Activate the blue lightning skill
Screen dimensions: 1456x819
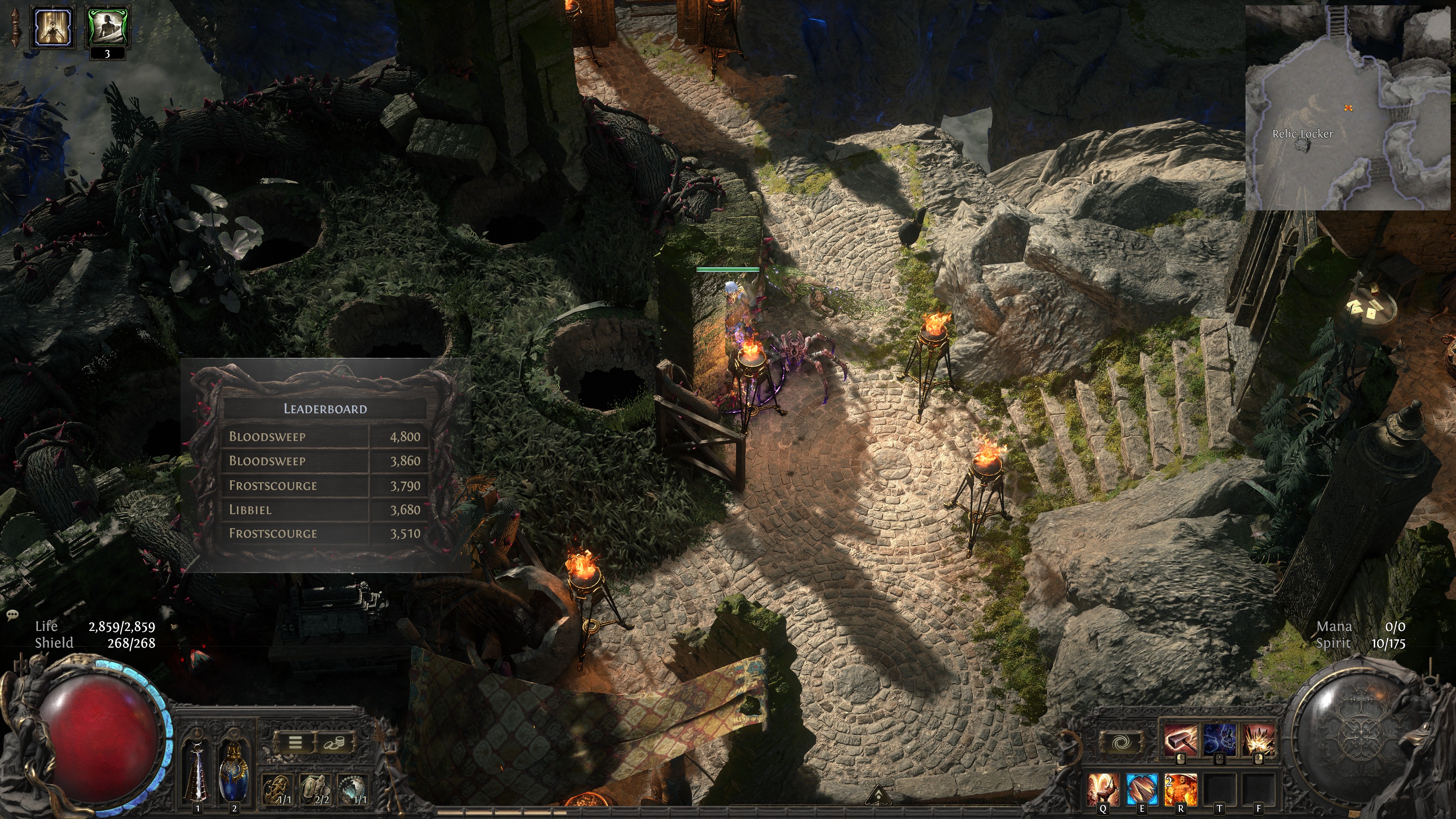[1220, 740]
